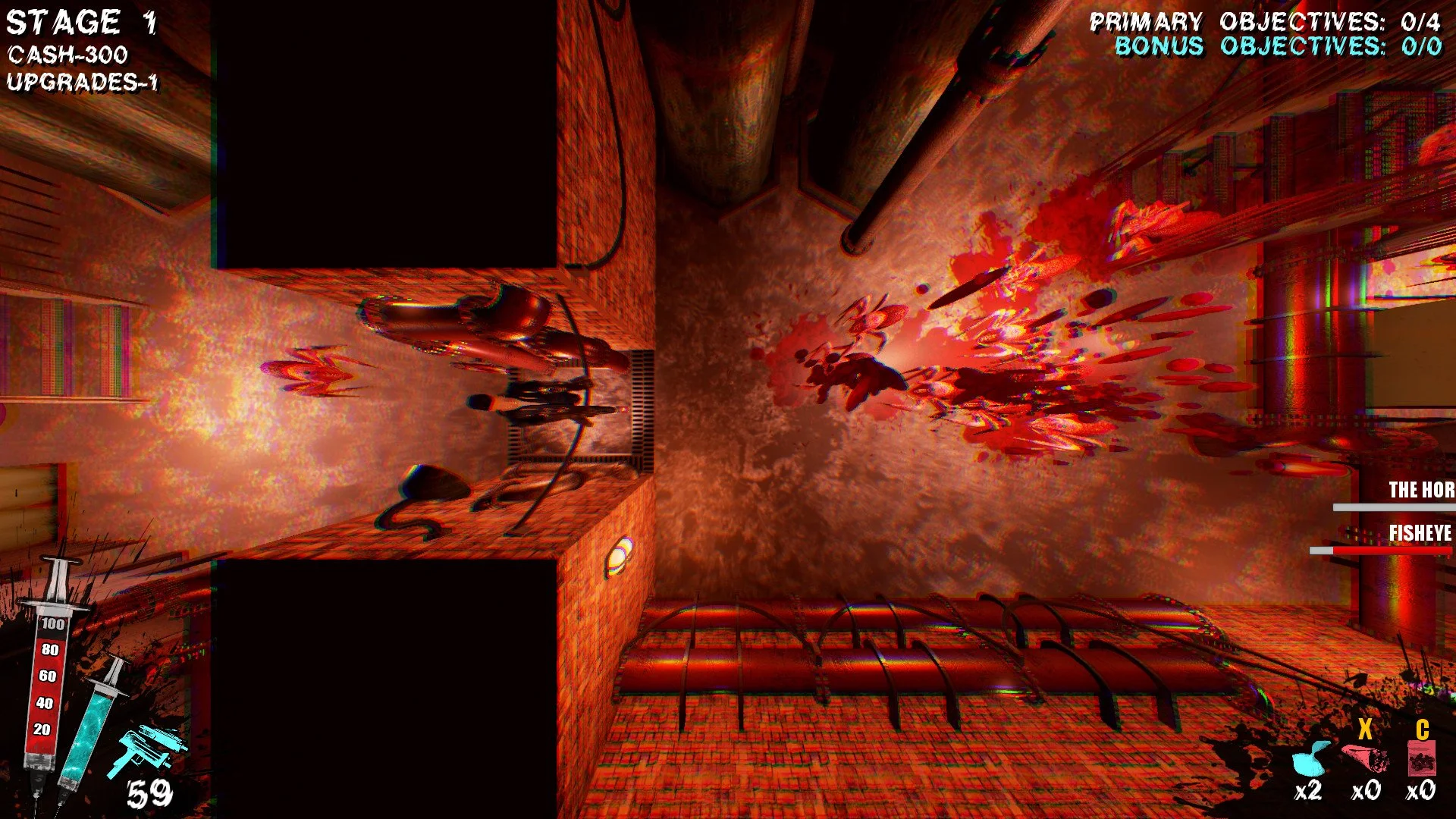The width and height of the screenshot is (1456, 819).
Task: Select the FISHEYE enemy nameplate
Action: click(1420, 533)
